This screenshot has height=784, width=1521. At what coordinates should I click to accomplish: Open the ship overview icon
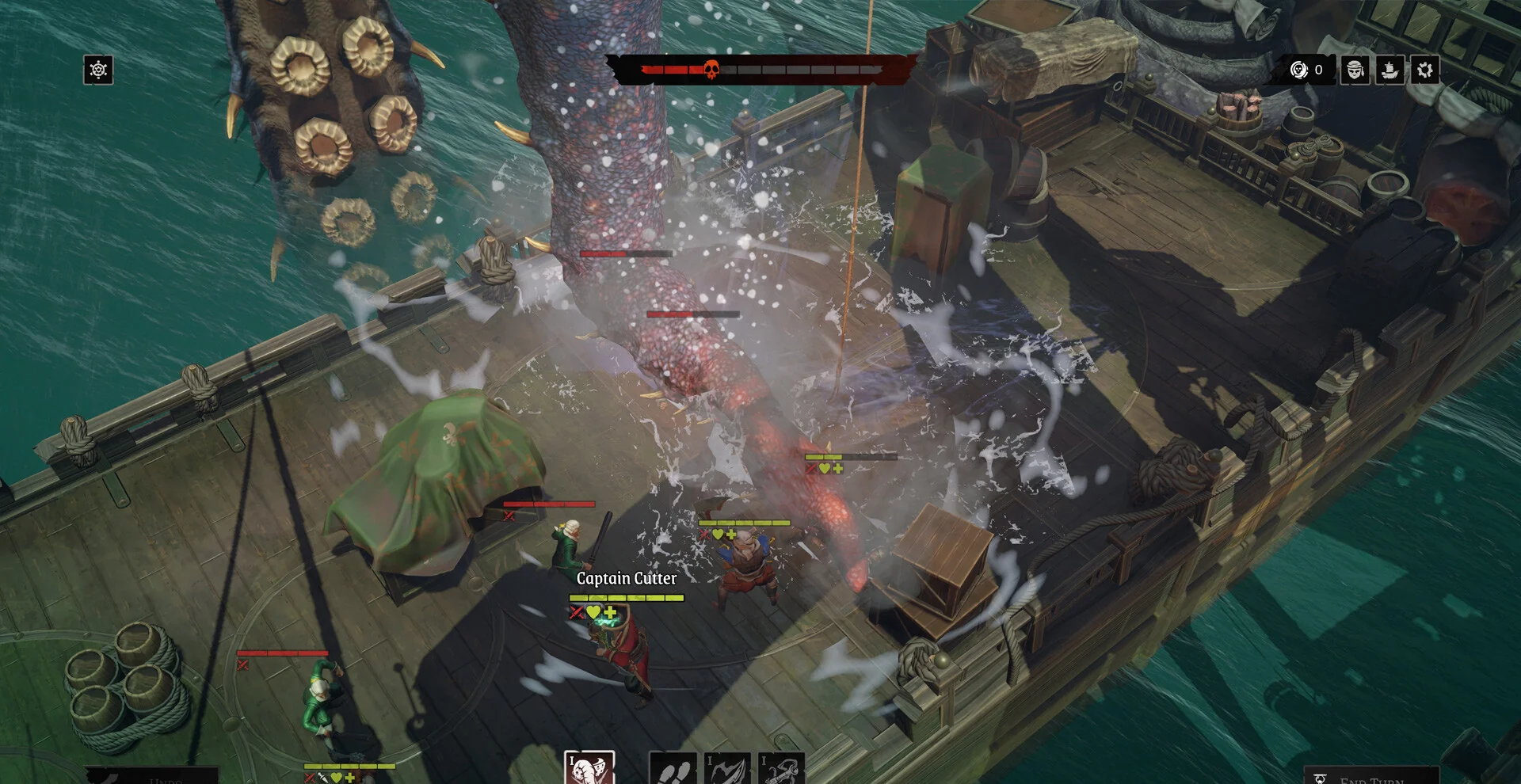point(1389,70)
